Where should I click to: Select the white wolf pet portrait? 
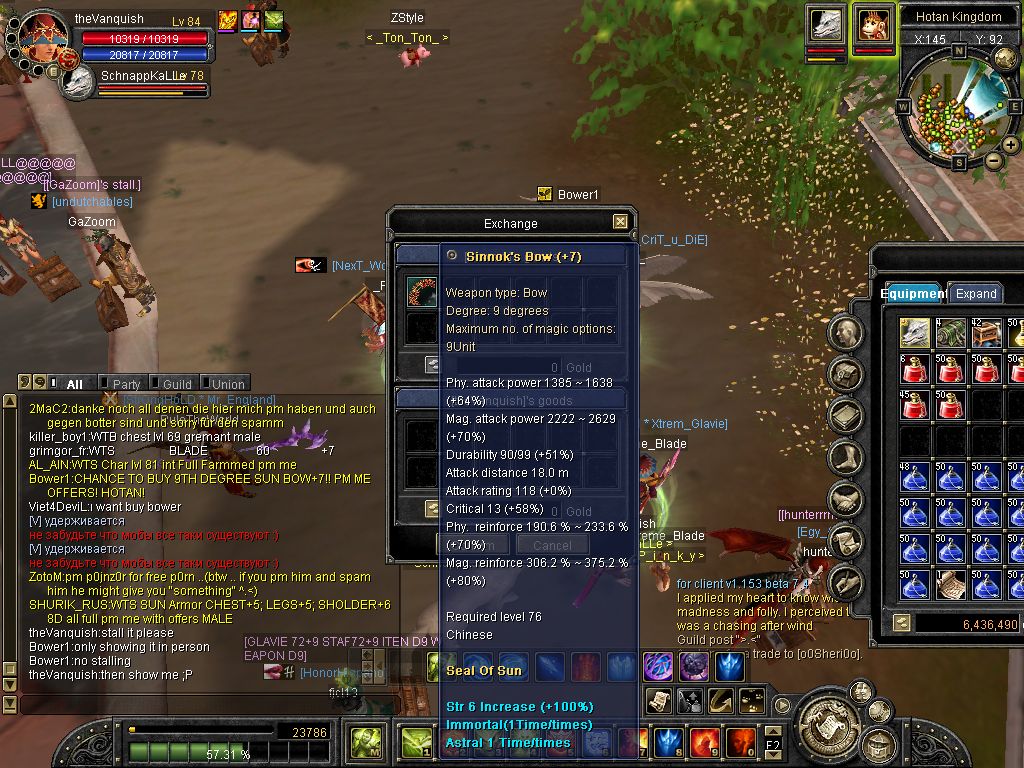click(826, 24)
